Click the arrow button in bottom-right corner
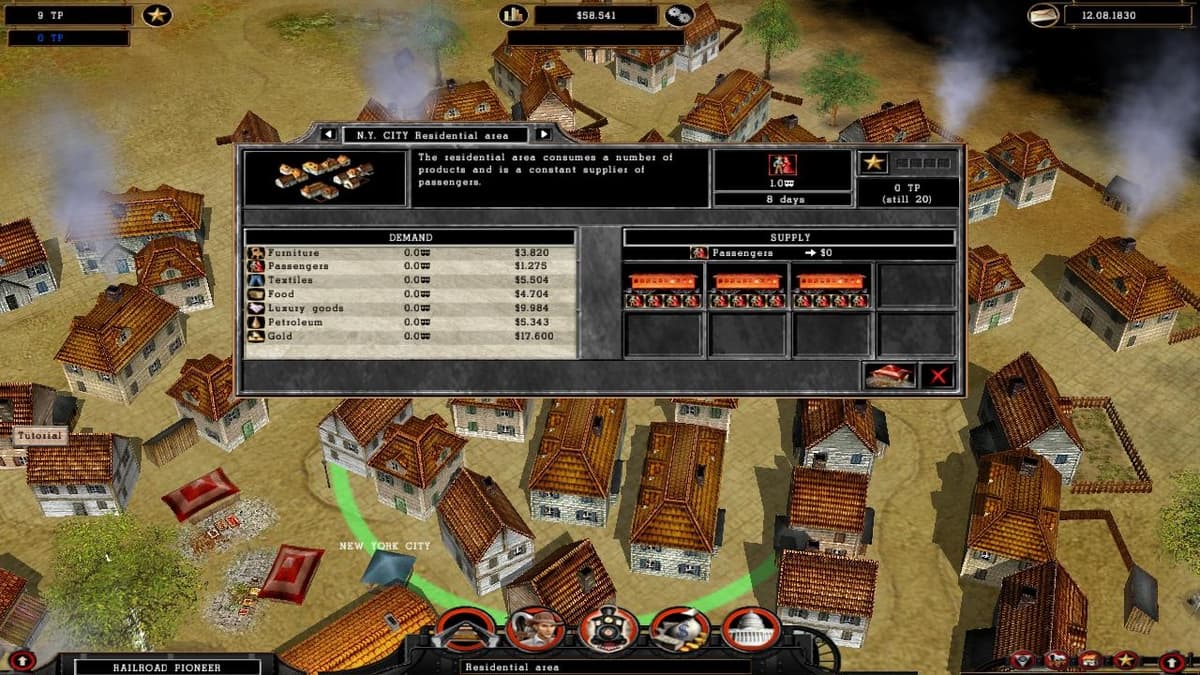 coord(1173,661)
